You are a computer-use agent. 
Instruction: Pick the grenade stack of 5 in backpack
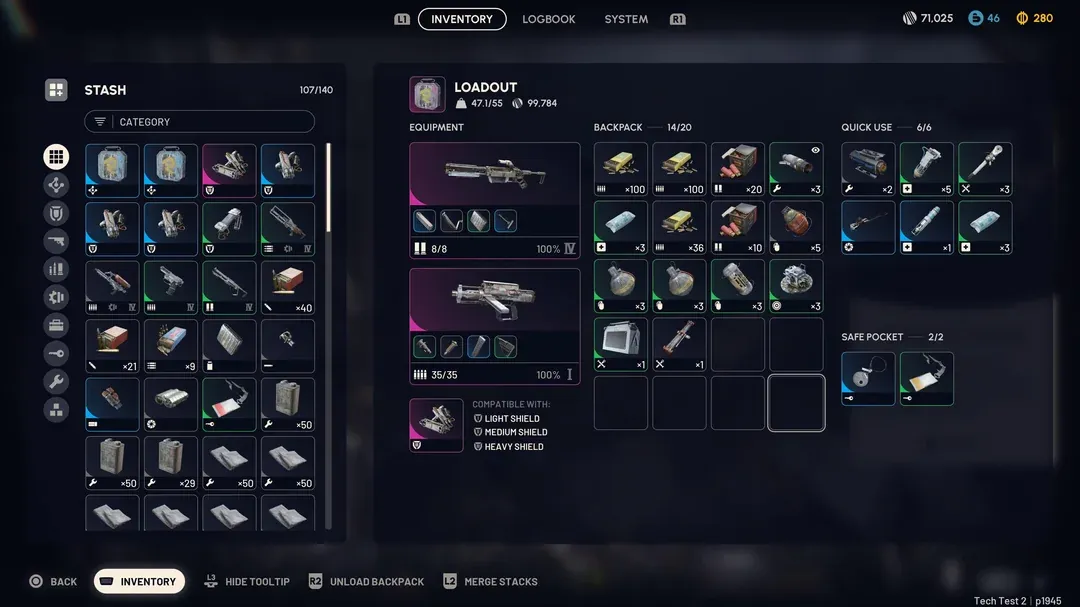pyautogui.click(x=796, y=228)
